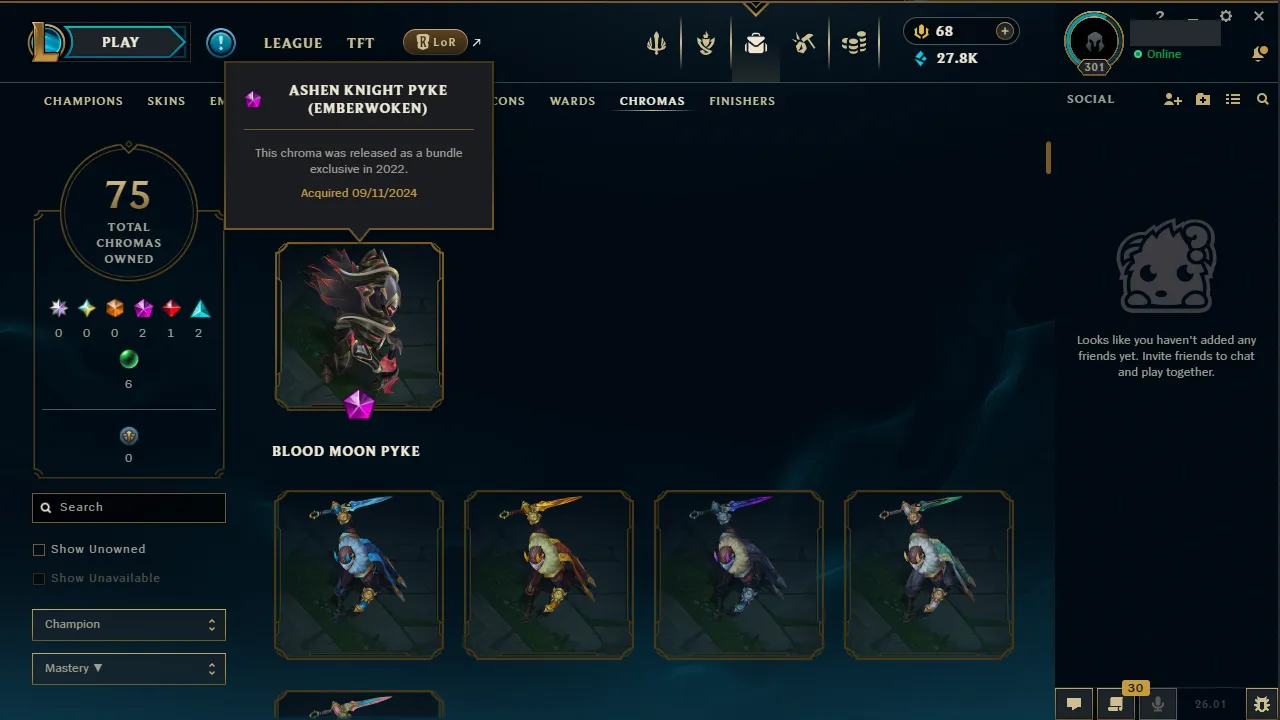Toggle the Show Unavailable checkbox
The height and width of the screenshot is (720, 1280).
[38, 578]
